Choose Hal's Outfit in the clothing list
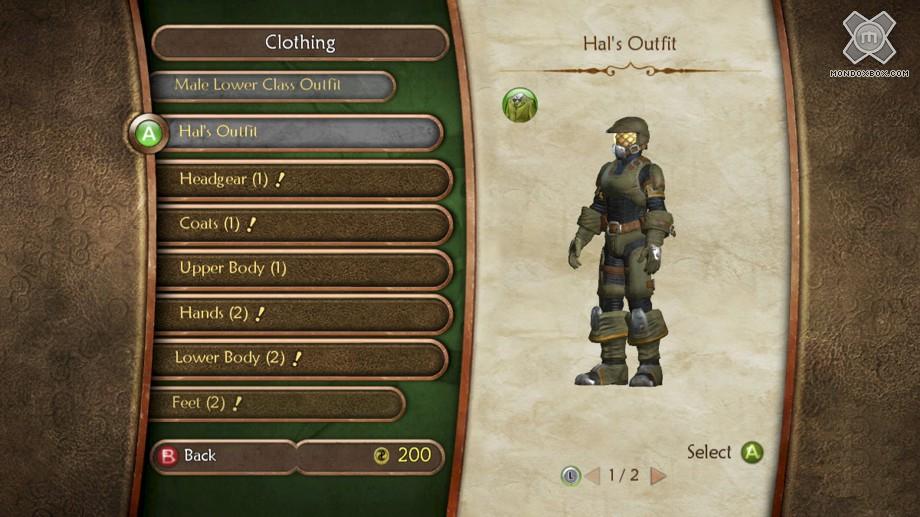The height and width of the screenshot is (517, 920). point(300,132)
